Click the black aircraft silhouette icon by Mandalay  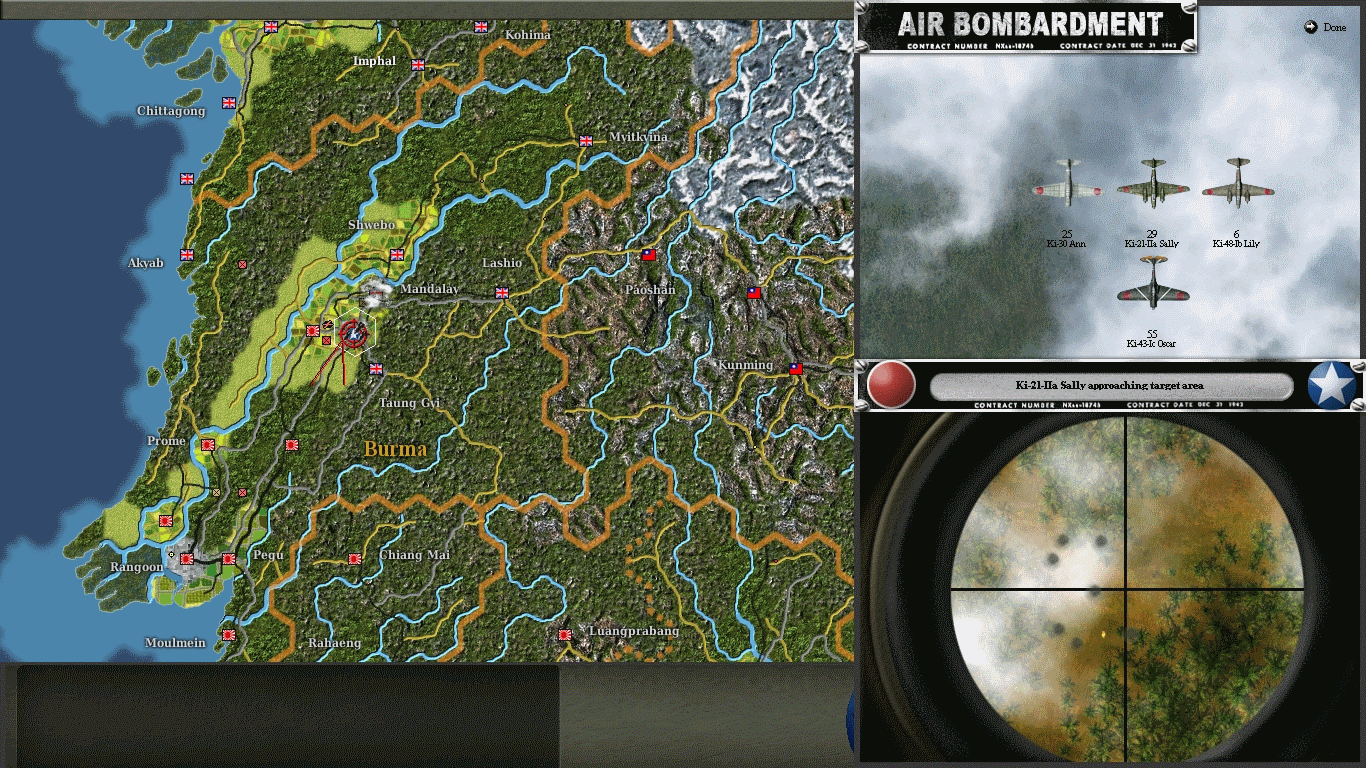[x=328, y=323]
